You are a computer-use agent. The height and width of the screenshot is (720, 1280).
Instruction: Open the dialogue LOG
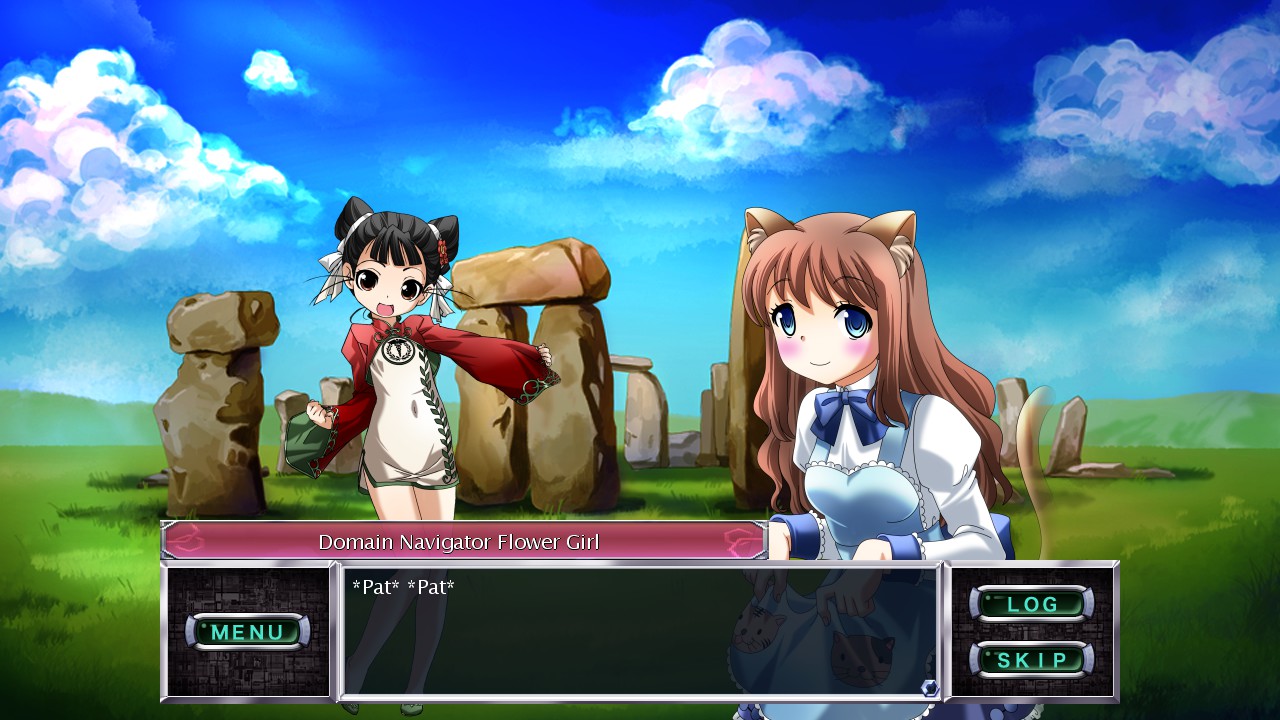coord(1033,603)
